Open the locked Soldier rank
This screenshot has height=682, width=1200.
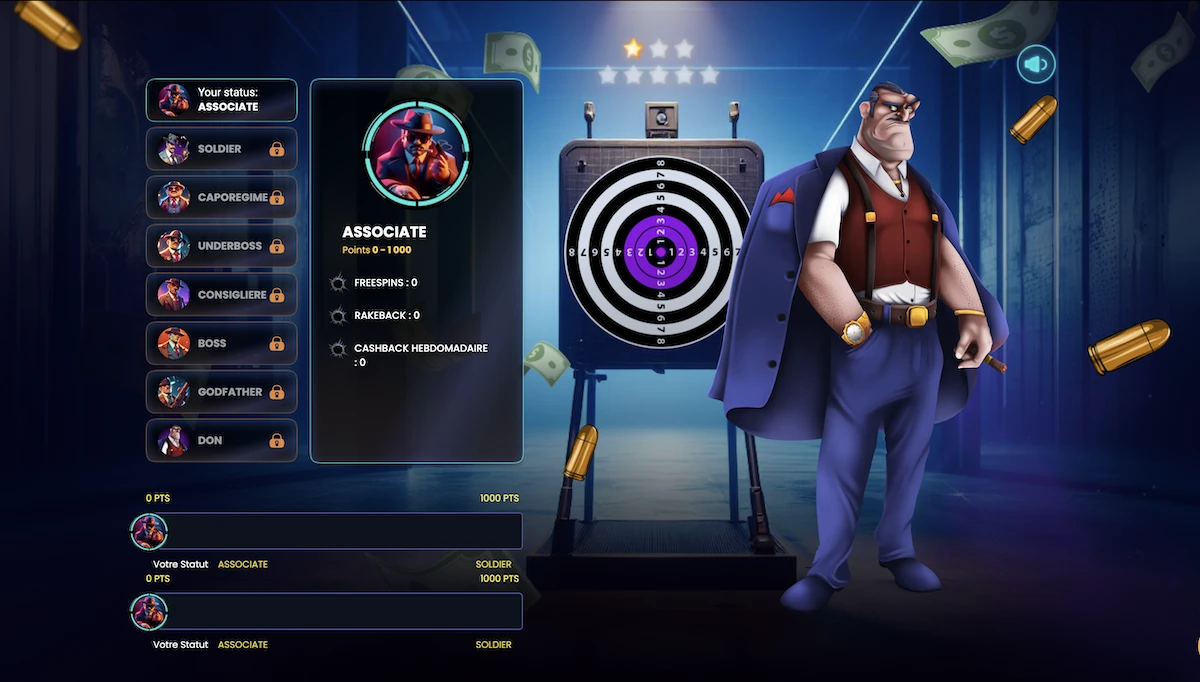pos(222,149)
